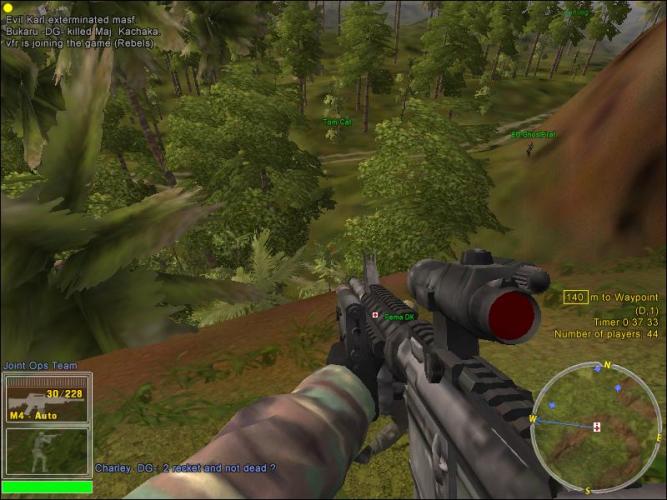The image size is (667, 500).
Task: Open the circular compass minimap
Action: (594, 427)
